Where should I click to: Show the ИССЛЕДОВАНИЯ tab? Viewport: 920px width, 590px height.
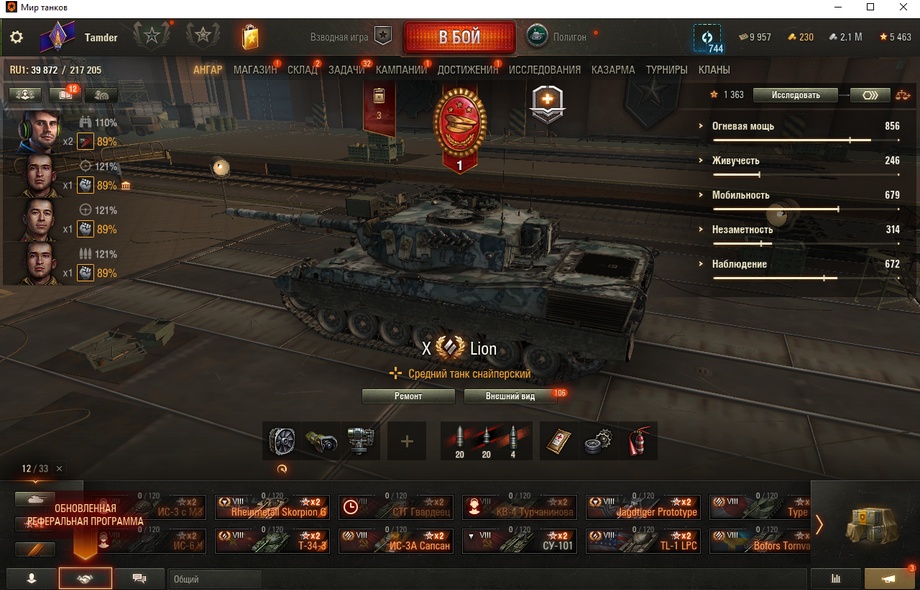(544, 70)
